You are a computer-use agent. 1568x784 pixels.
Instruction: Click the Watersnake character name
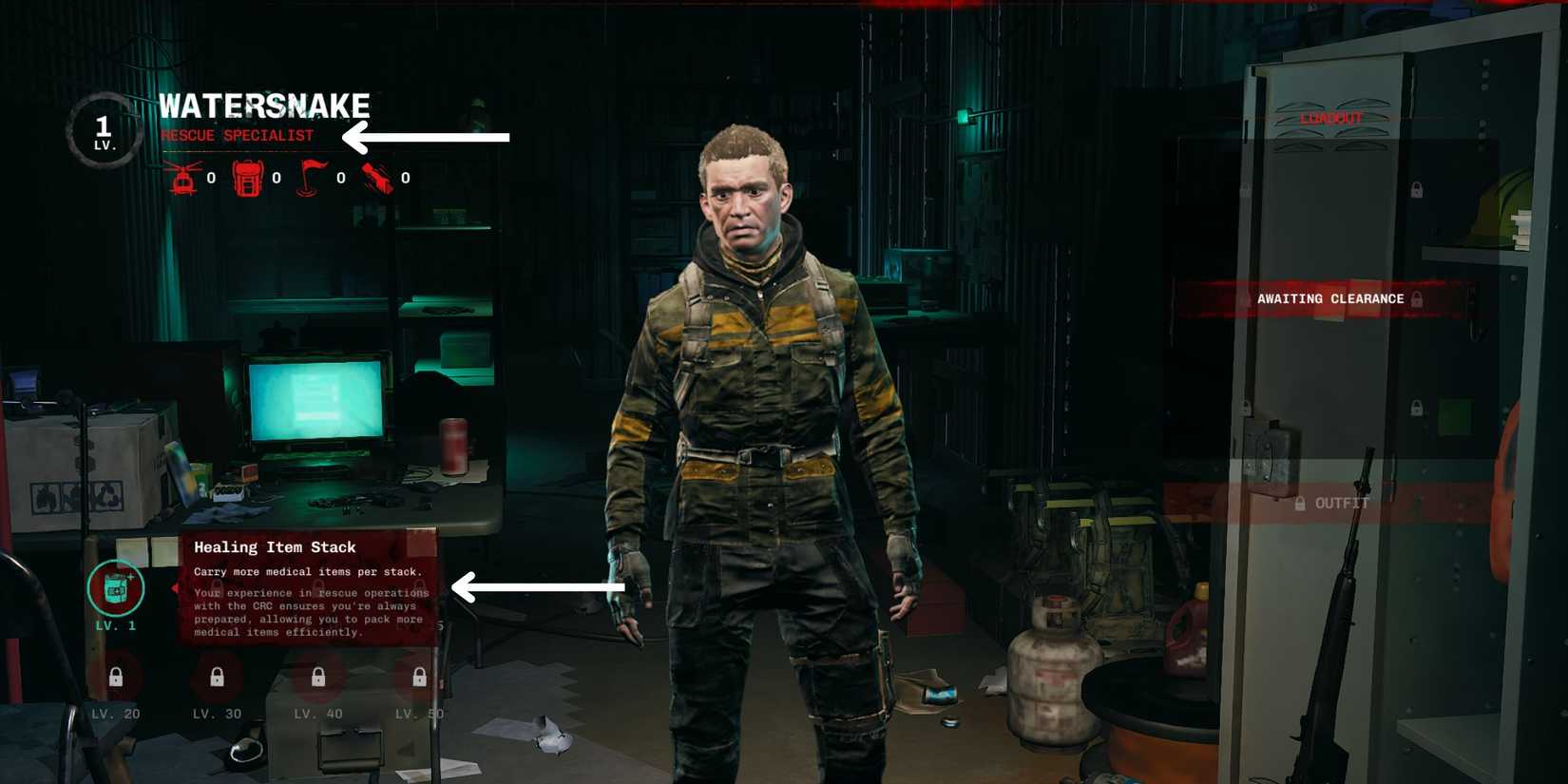(x=266, y=105)
